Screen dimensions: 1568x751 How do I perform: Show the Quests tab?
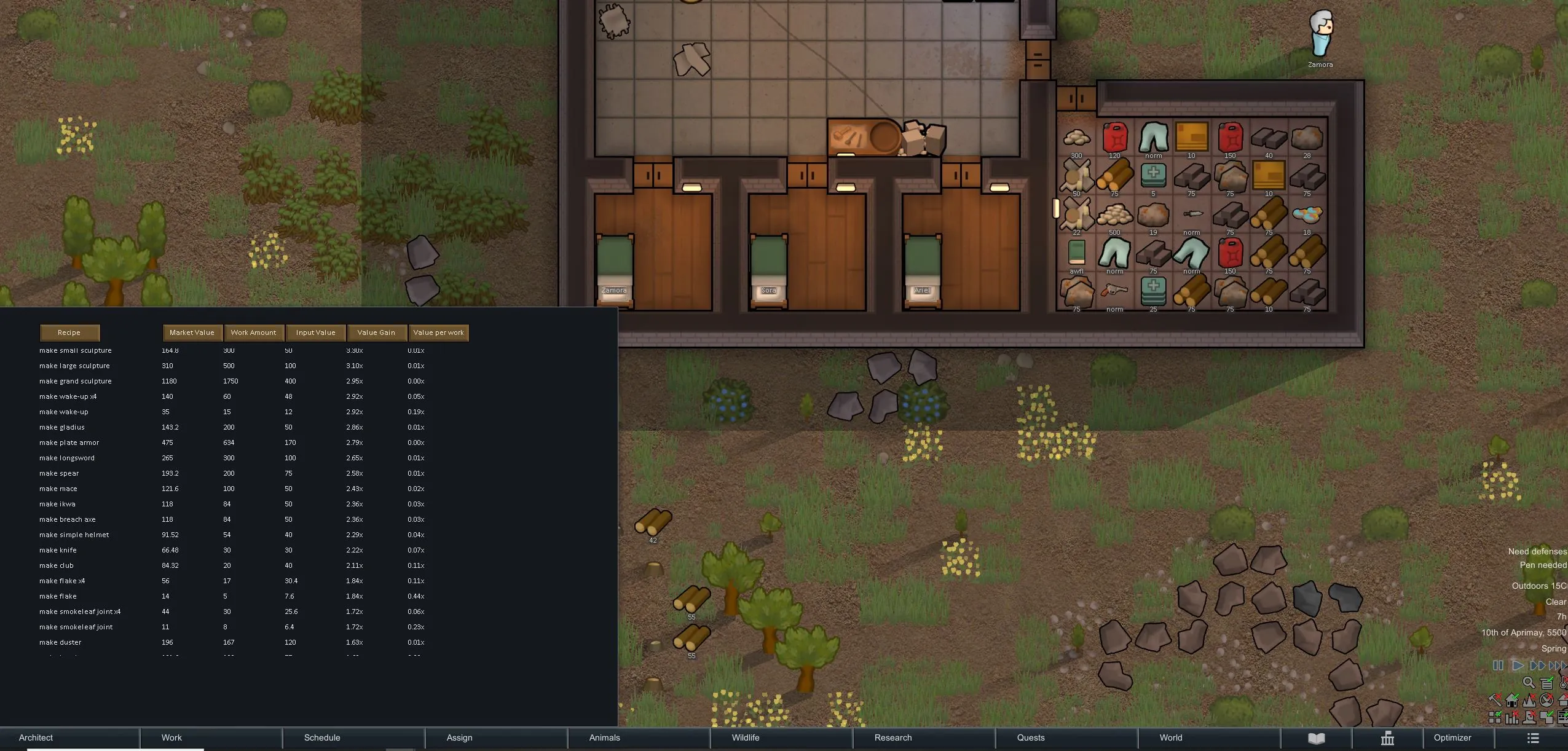1030,737
